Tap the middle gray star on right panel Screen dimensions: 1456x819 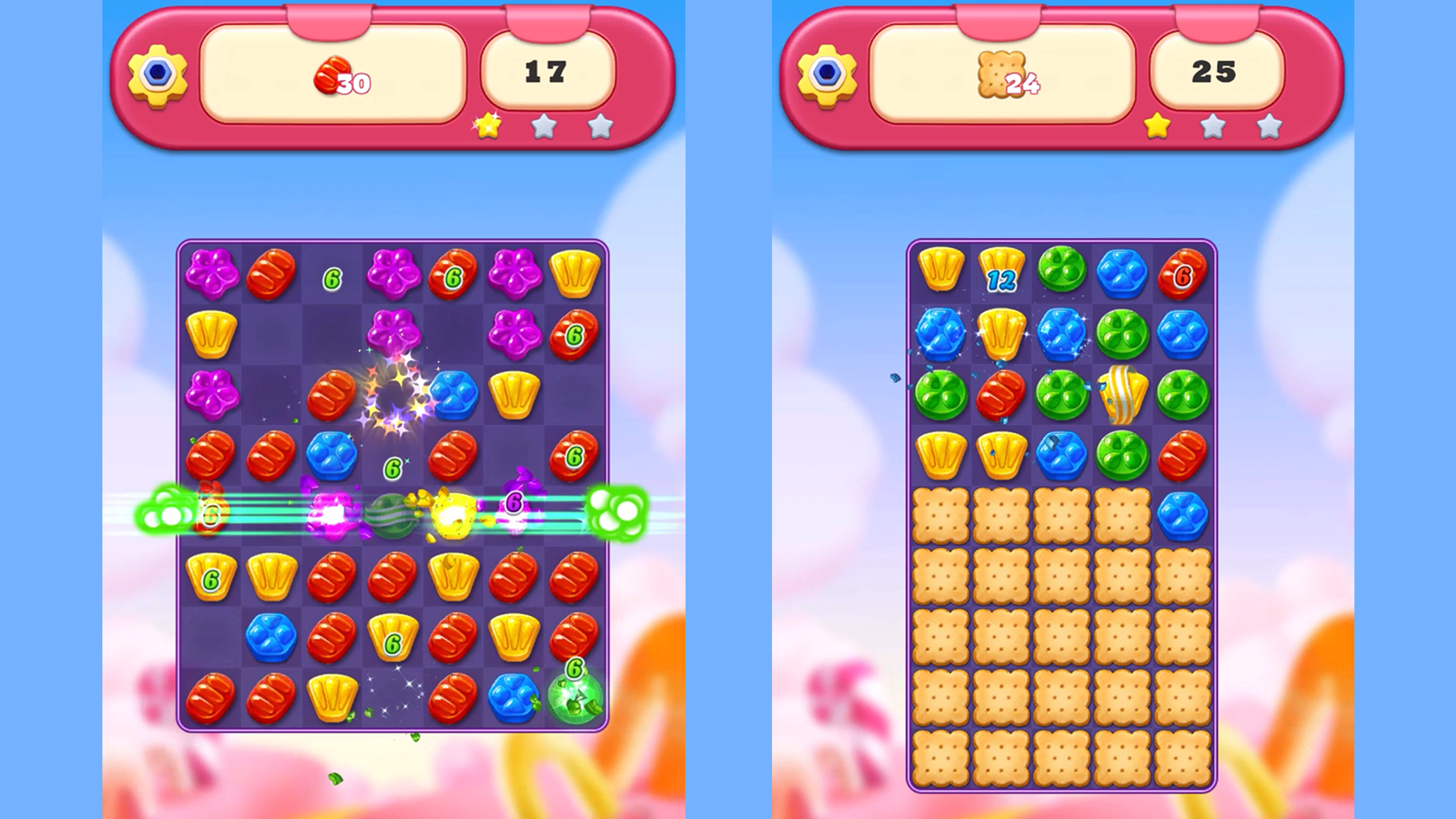tap(1213, 127)
